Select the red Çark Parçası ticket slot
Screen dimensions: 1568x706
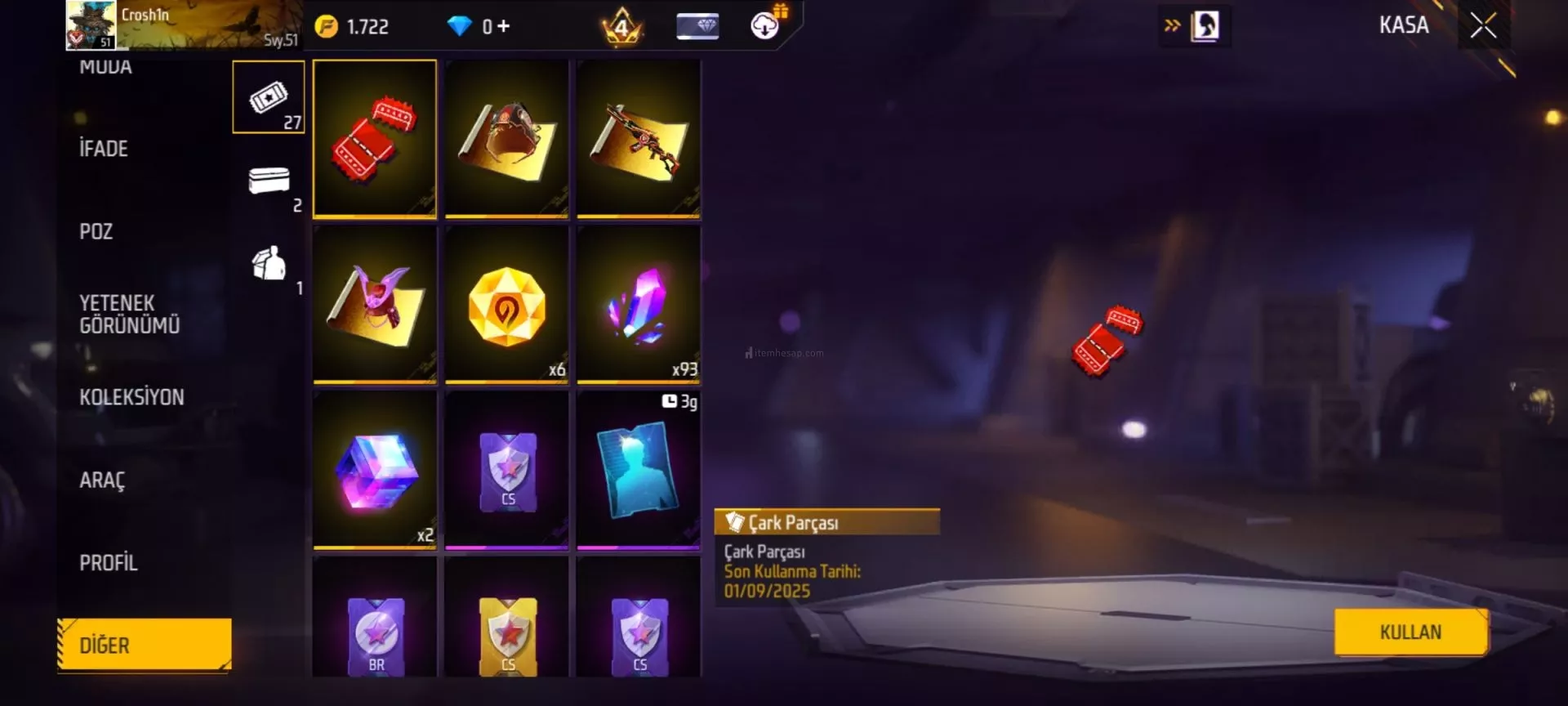pyautogui.click(x=375, y=138)
